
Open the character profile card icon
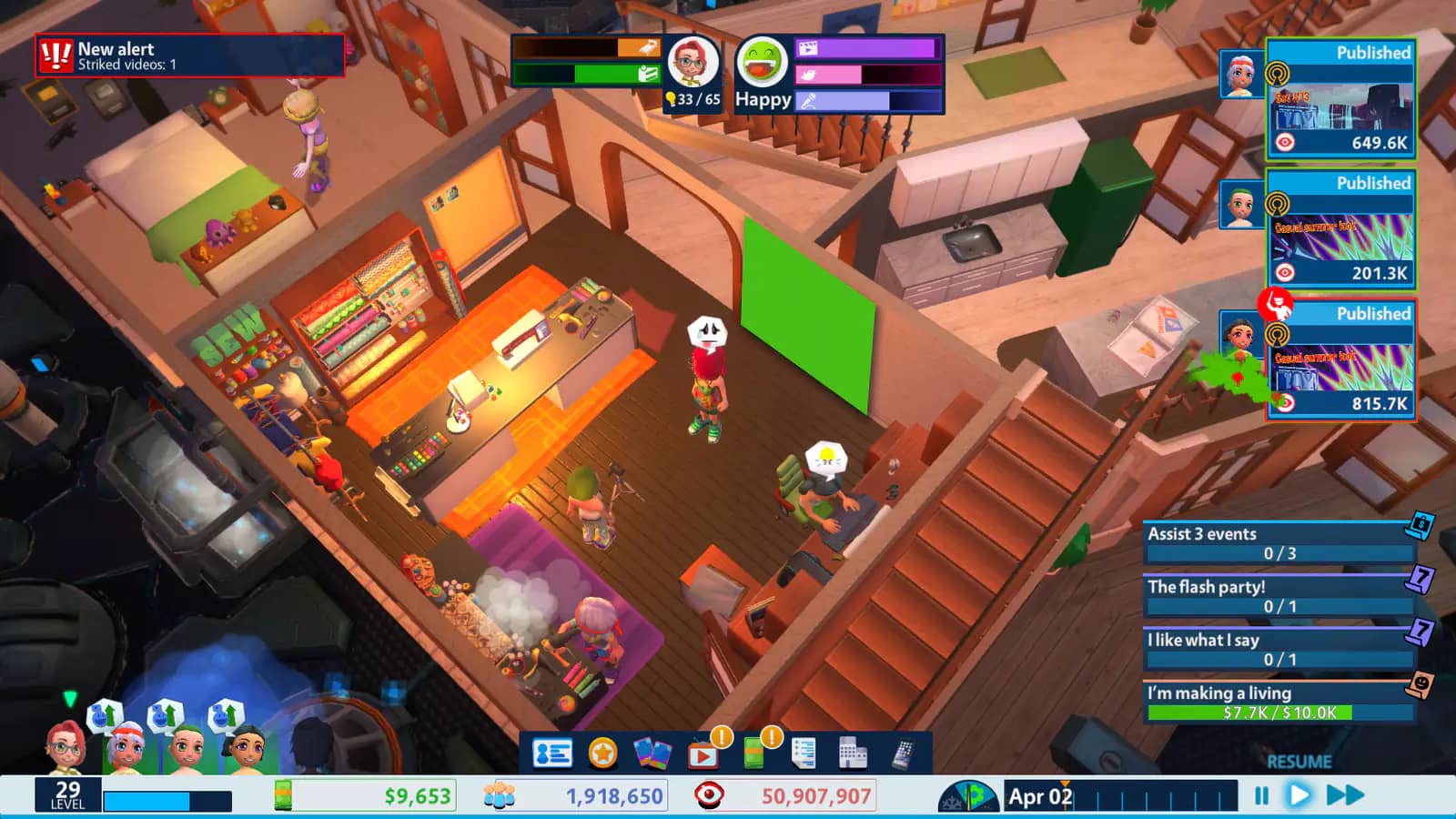coord(551,753)
